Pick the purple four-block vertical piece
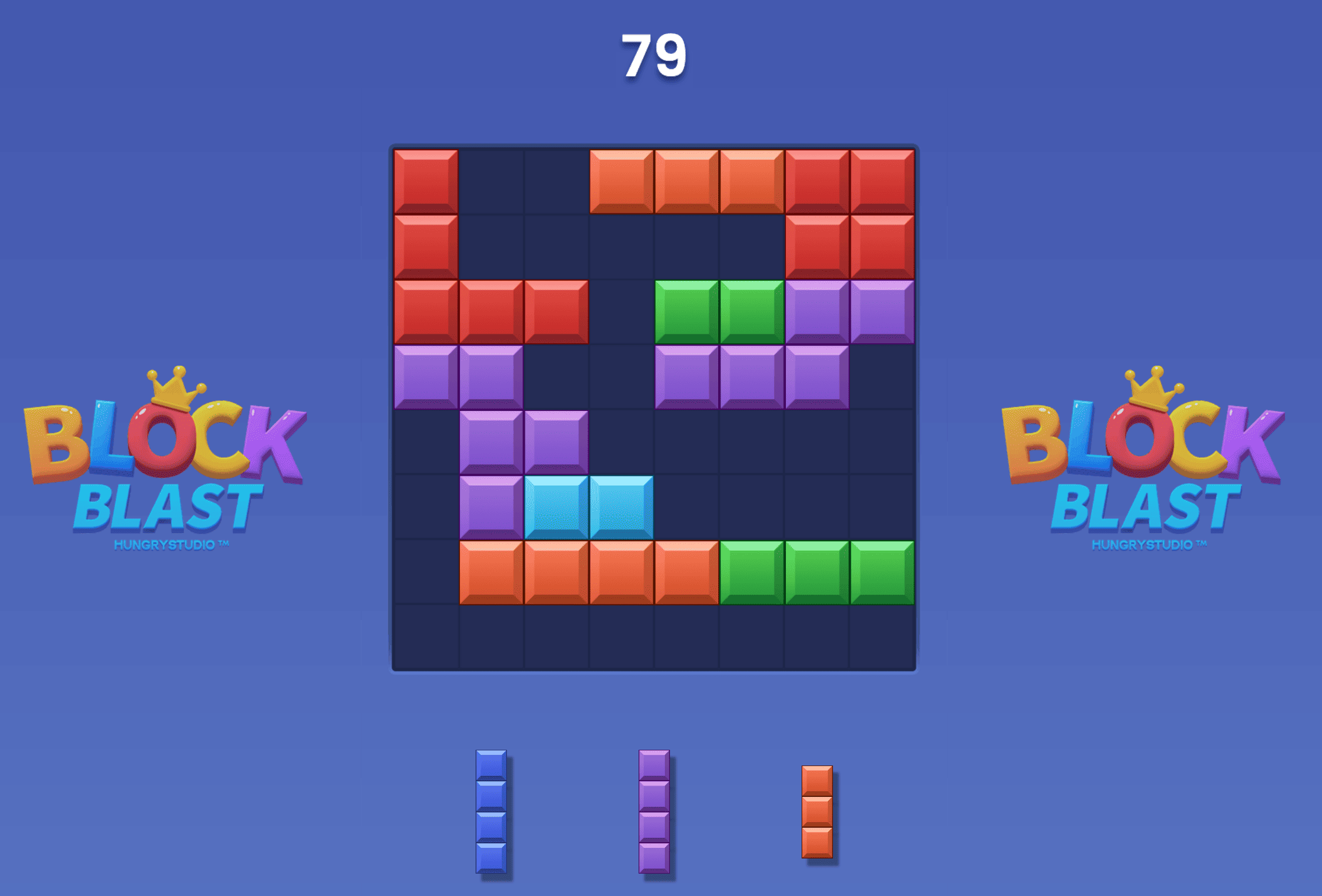This screenshot has width=1322, height=896. tap(654, 811)
